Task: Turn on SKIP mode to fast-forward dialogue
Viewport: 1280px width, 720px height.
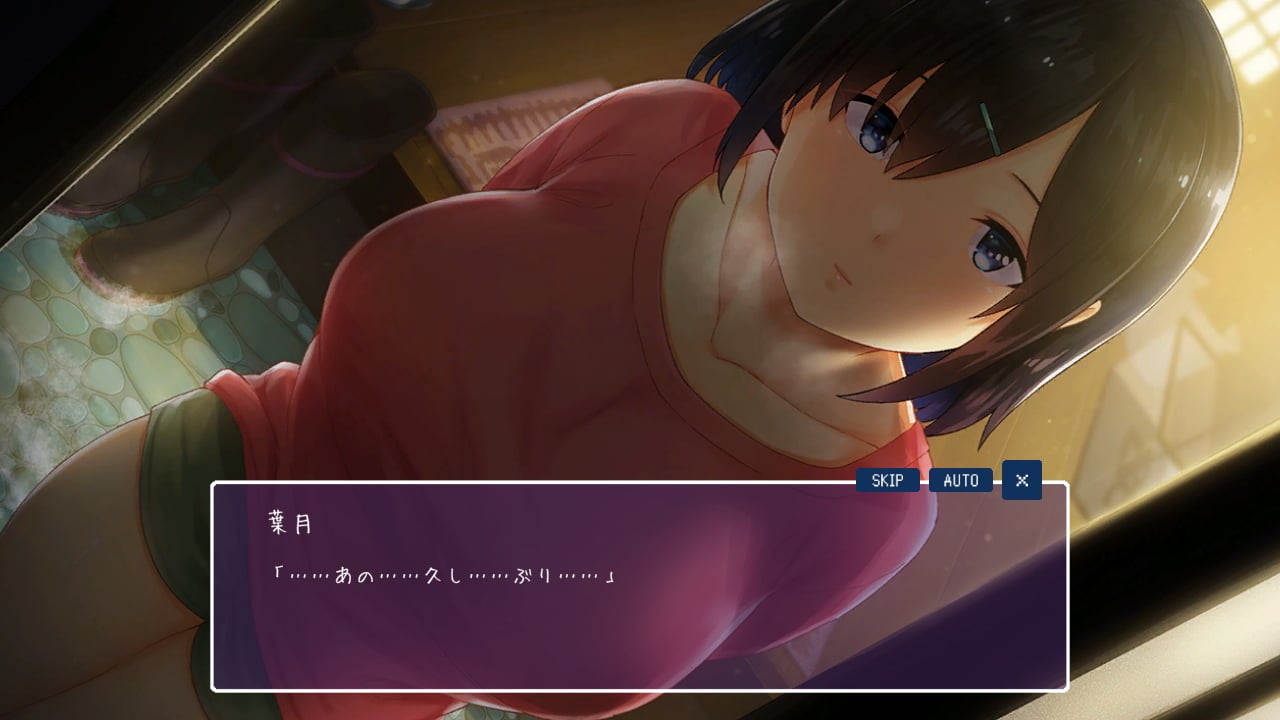Action: point(886,480)
